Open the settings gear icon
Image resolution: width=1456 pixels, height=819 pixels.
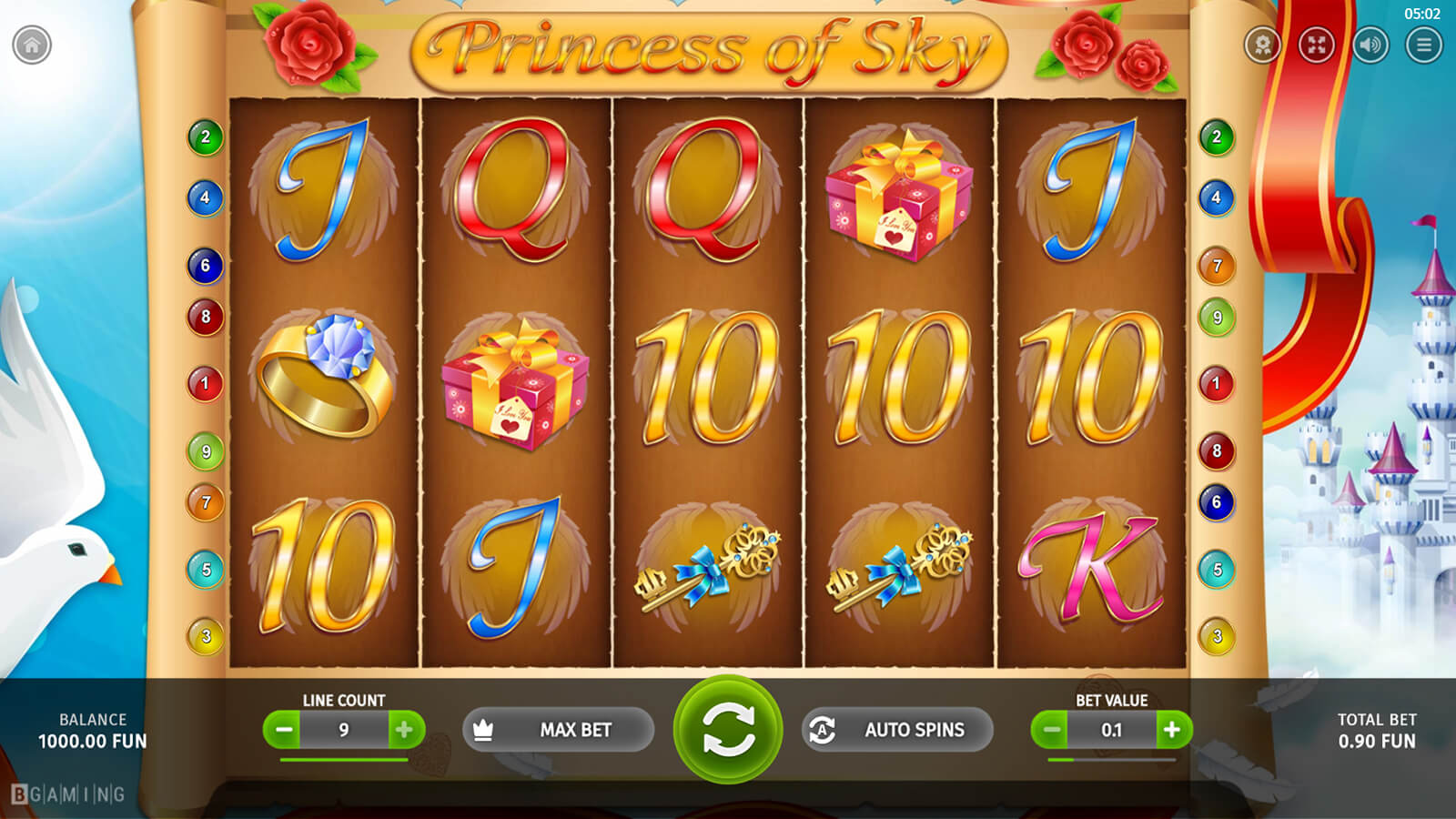[1262, 45]
